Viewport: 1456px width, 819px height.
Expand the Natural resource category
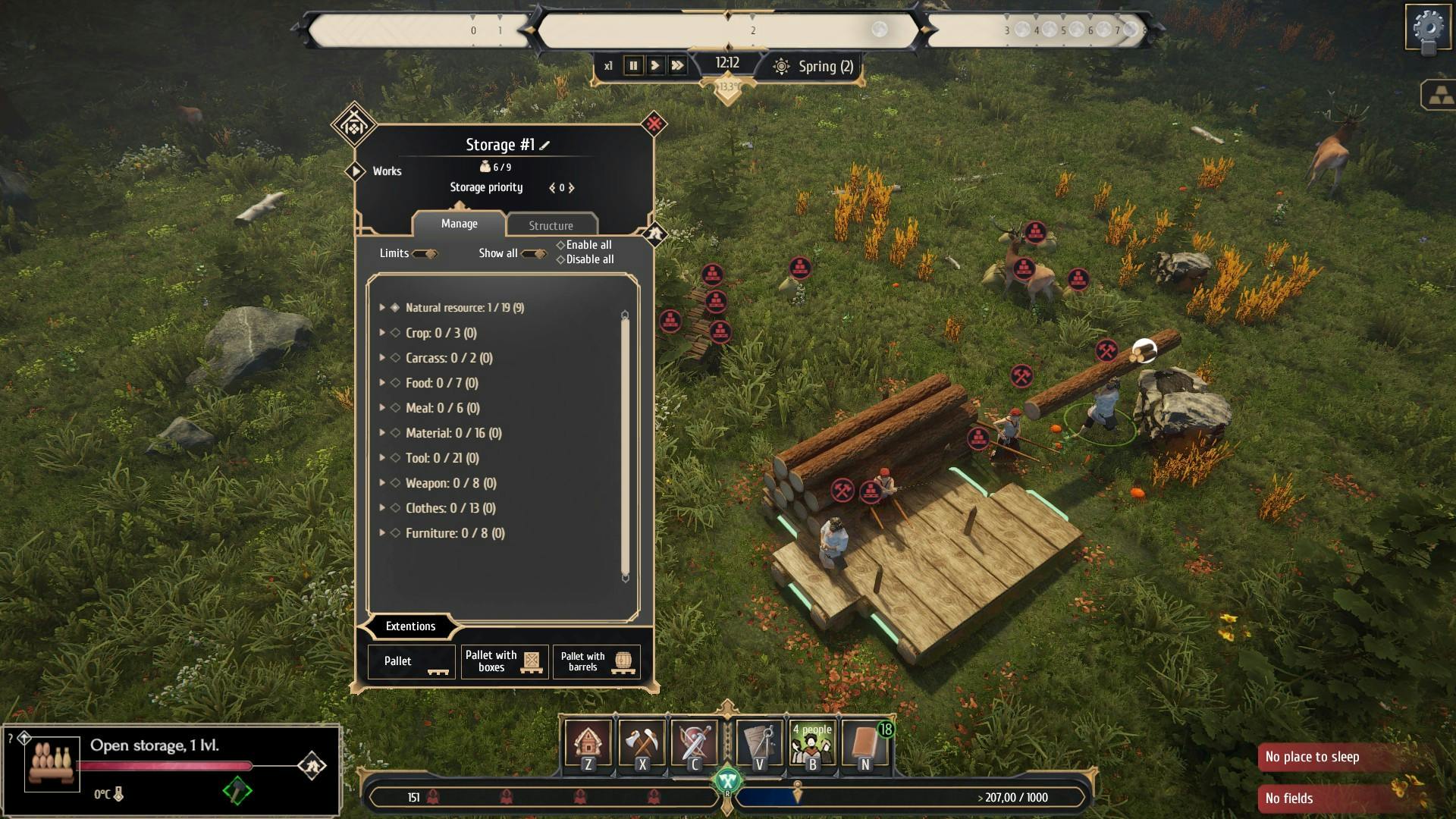(382, 308)
